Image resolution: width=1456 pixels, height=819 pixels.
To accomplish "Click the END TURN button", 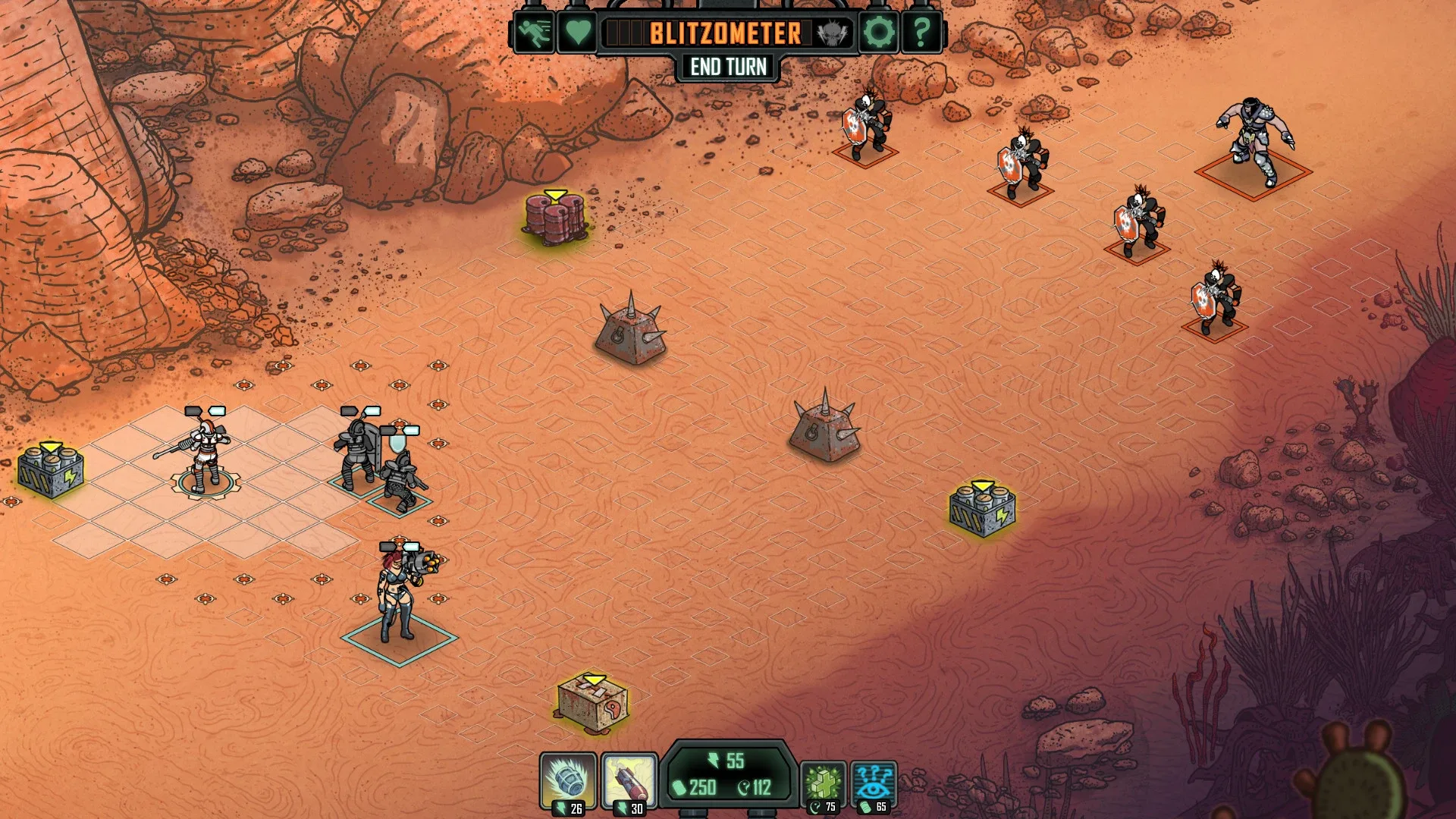I will click(728, 67).
